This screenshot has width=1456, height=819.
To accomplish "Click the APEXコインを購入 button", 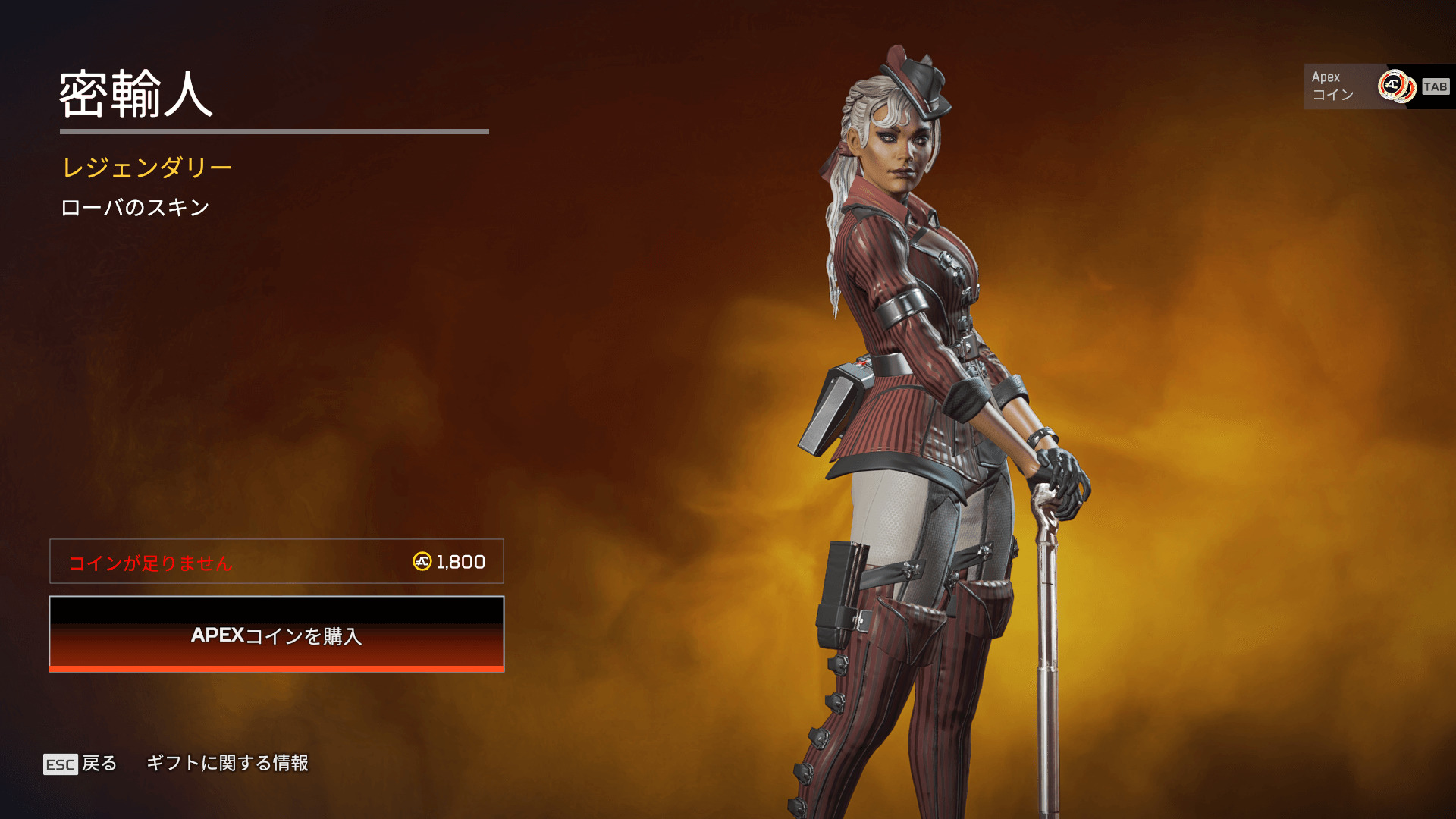I will click(x=277, y=635).
